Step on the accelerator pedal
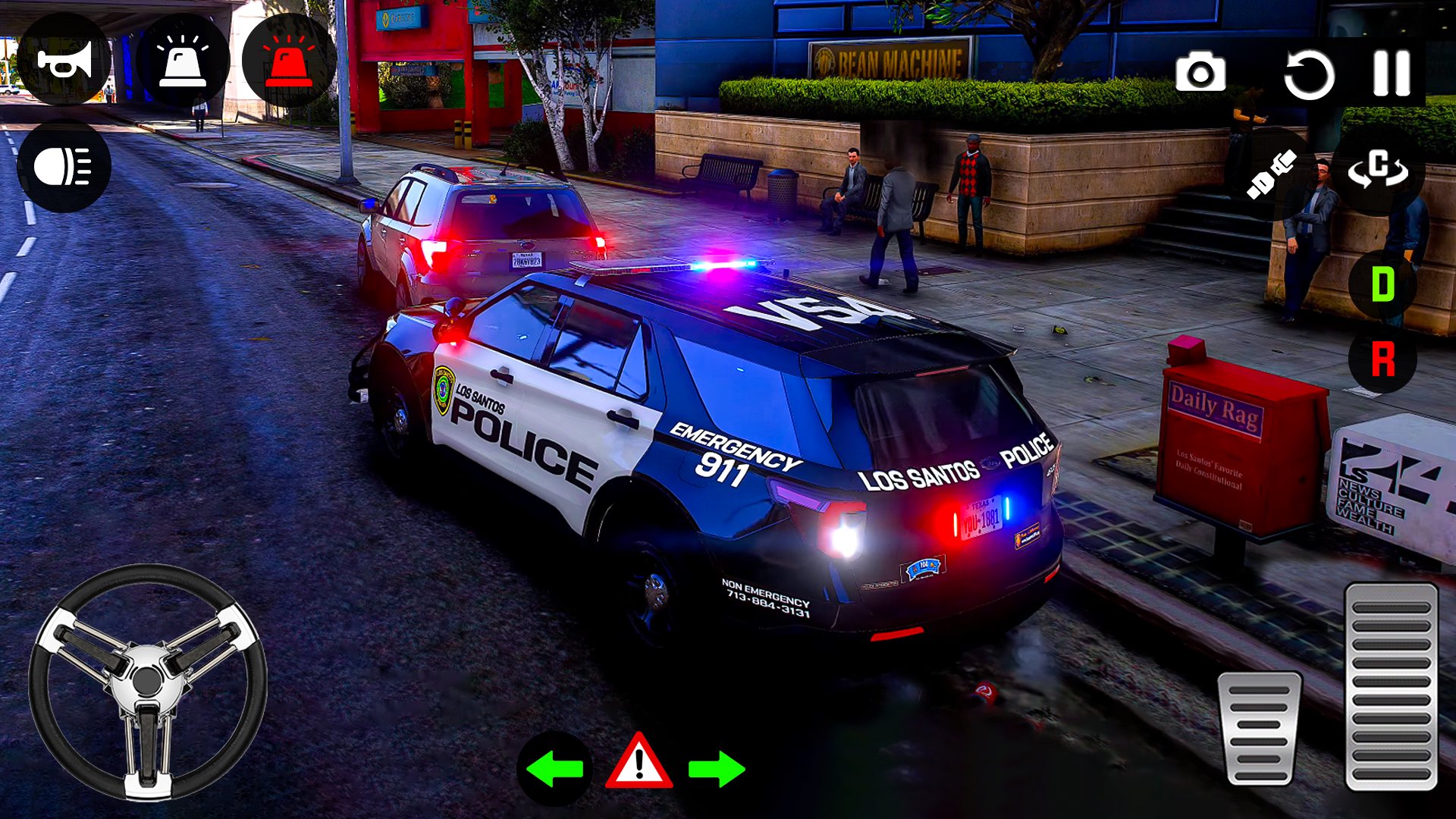The image size is (1456, 819). [x=1391, y=686]
